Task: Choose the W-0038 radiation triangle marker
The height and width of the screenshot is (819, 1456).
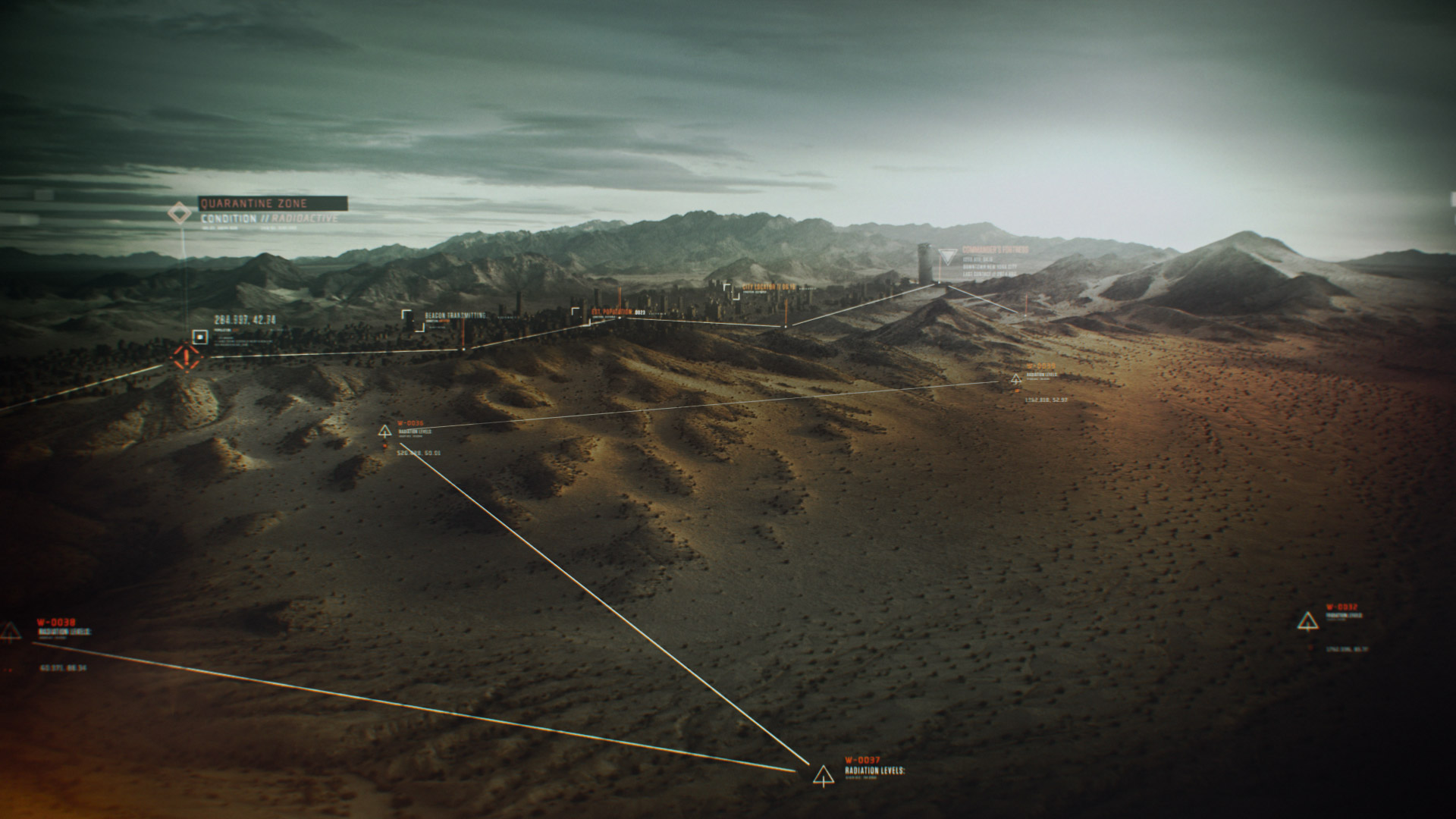Action: pyautogui.click(x=11, y=631)
